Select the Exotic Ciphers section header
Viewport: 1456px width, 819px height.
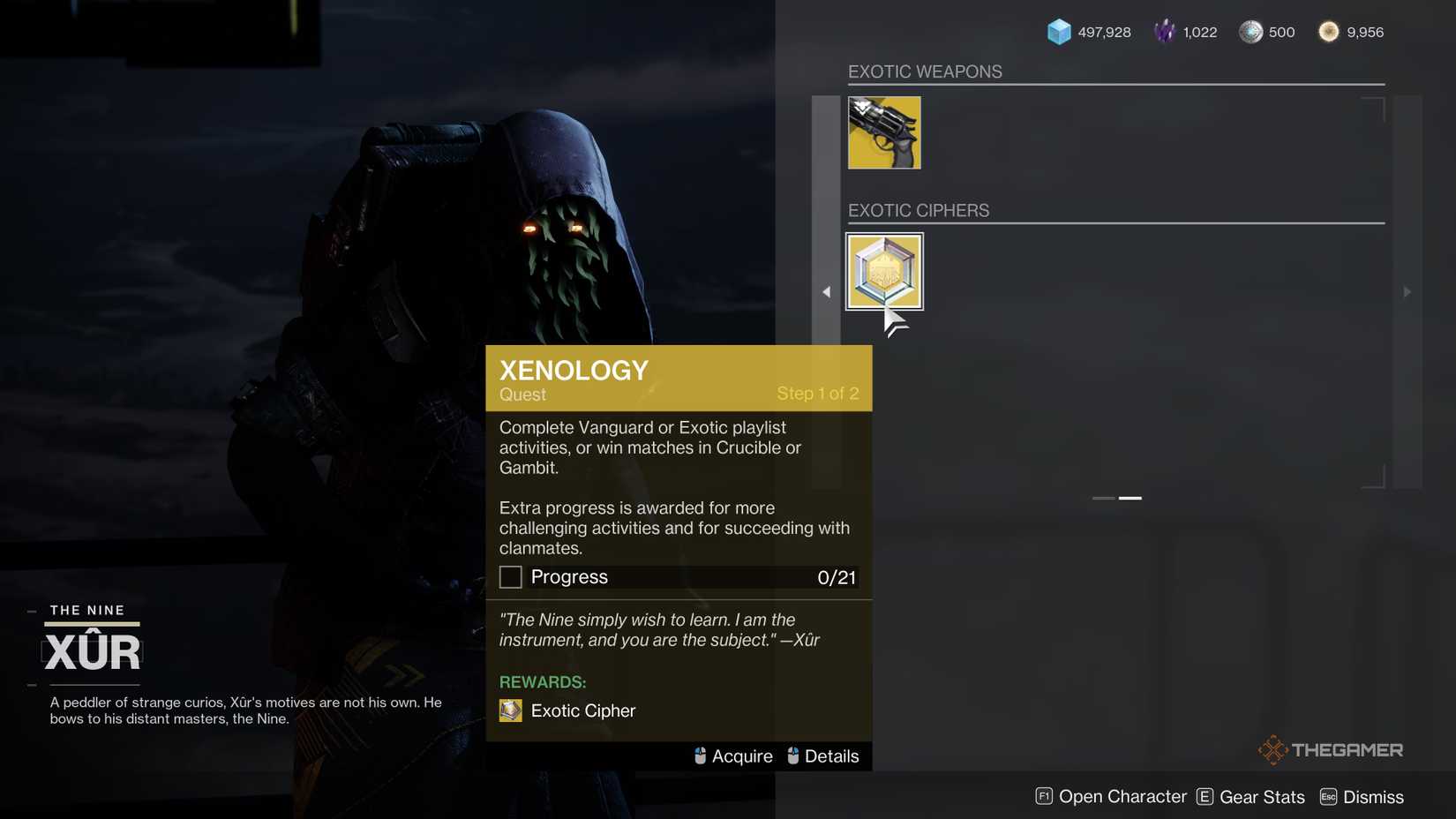click(x=919, y=210)
